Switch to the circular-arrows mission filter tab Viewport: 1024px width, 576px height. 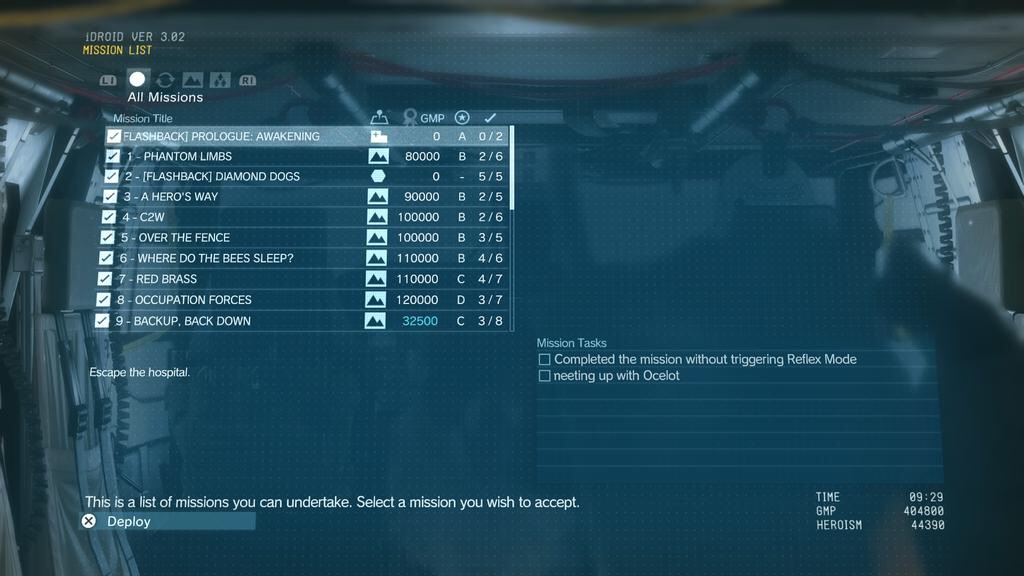click(165, 80)
